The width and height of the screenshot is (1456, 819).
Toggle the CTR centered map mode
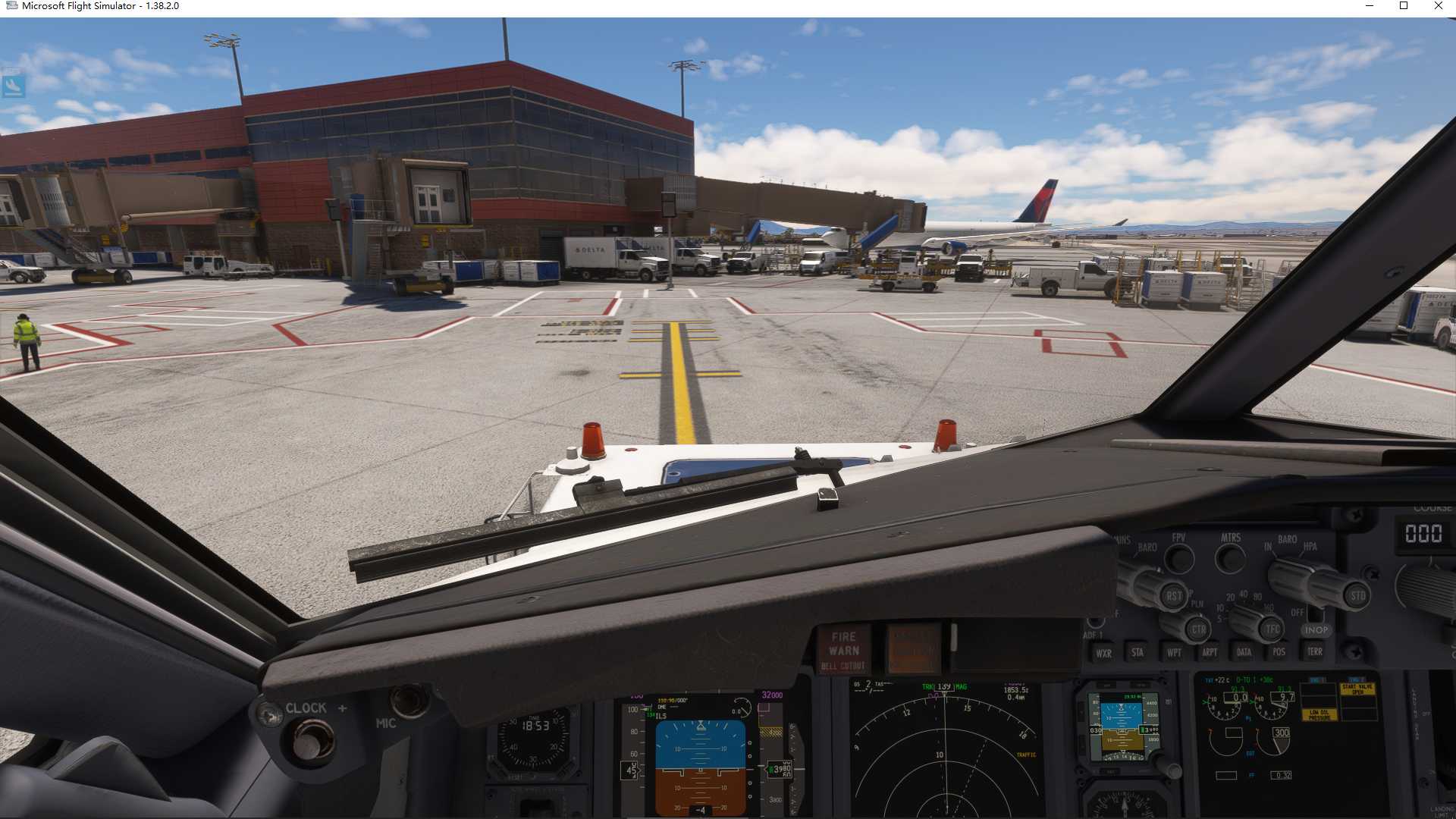coord(1199,629)
